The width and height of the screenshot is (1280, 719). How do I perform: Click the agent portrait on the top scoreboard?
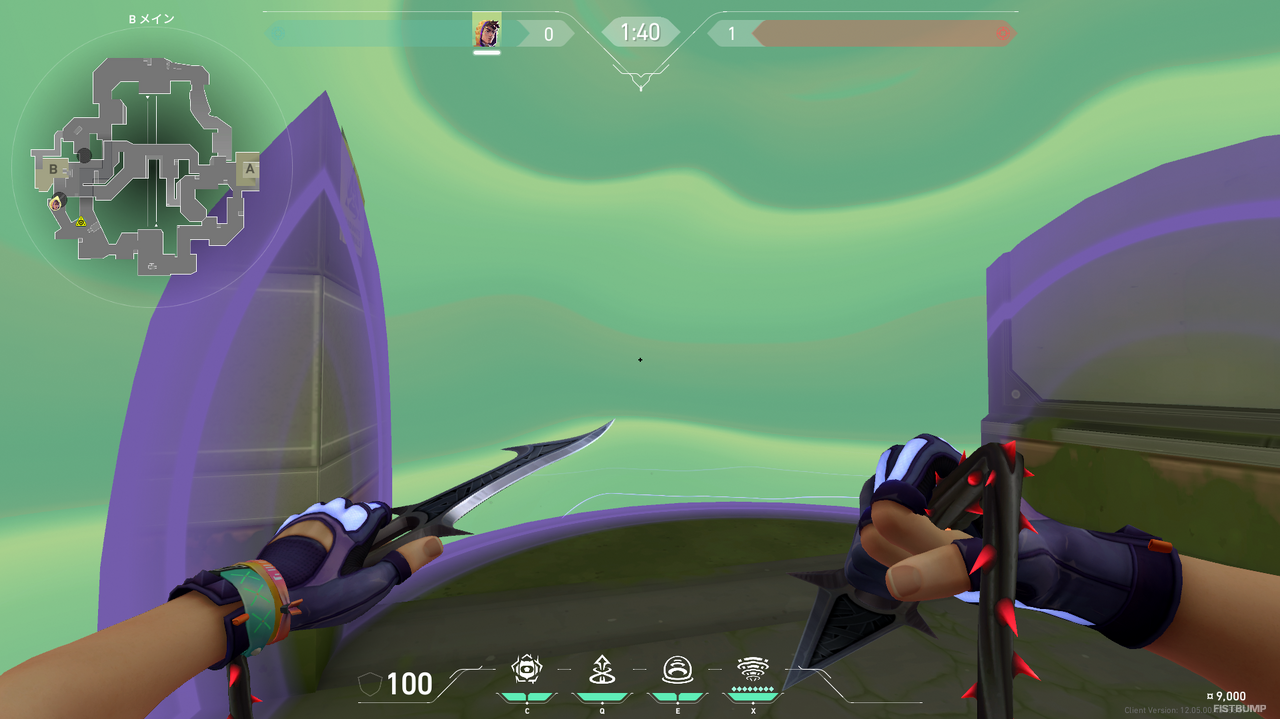486,32
